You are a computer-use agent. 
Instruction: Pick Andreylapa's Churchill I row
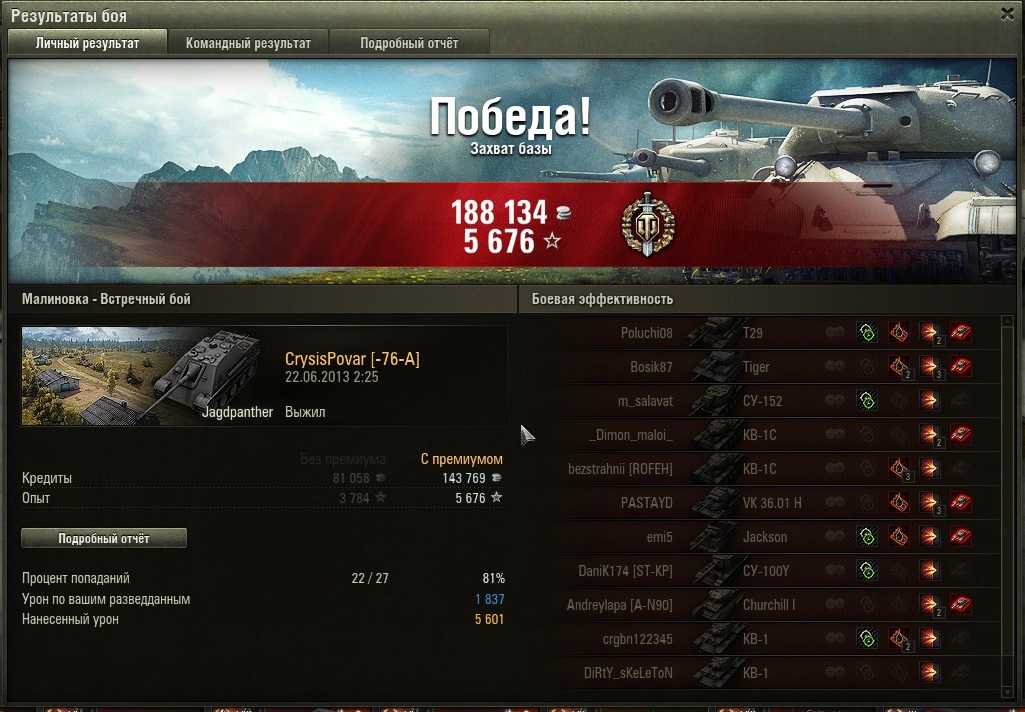pos(760,605)
